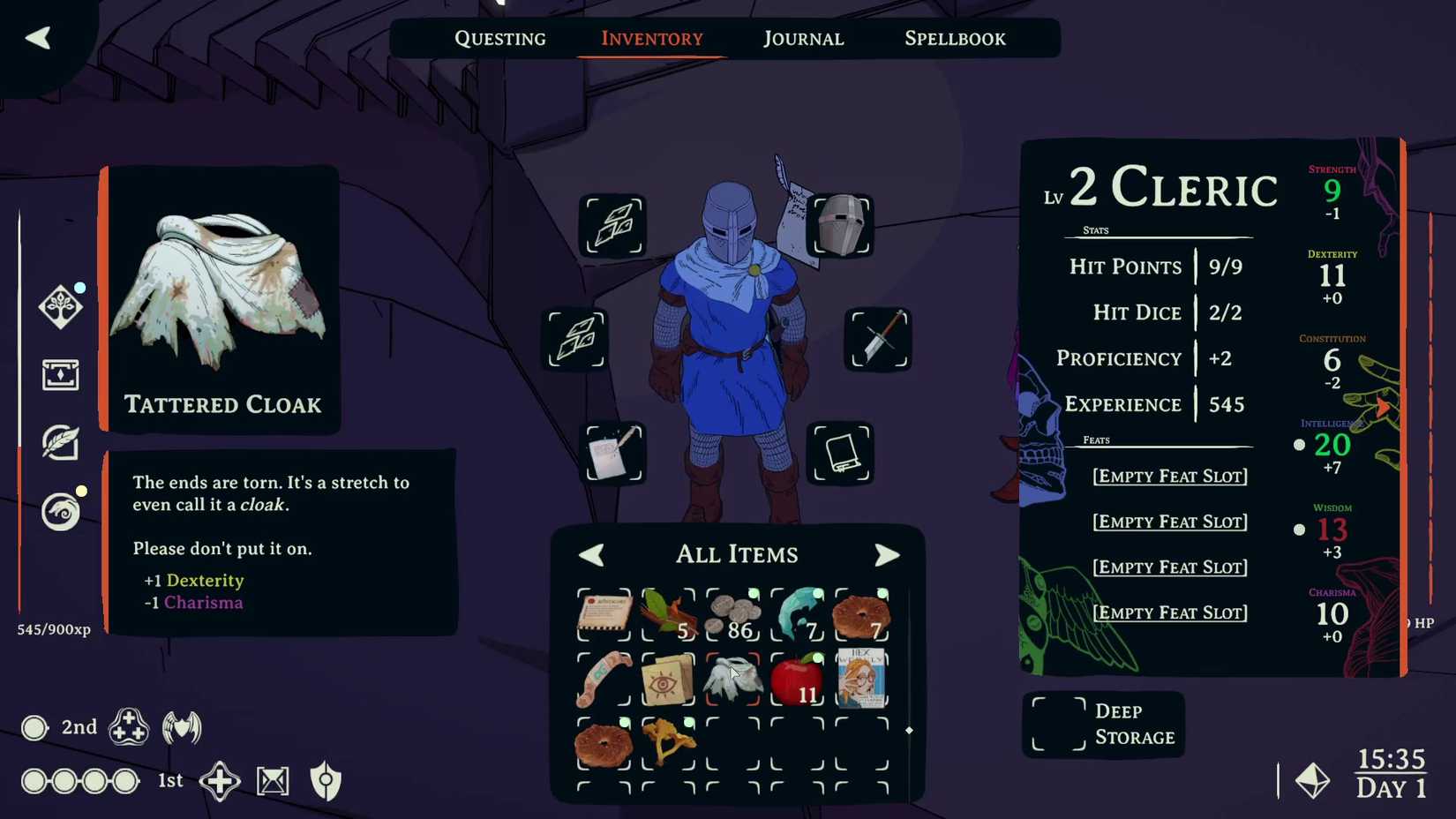Click the notes slot icon below the armor
This screenshot has width=1456, height=819.
pos(615,454)
